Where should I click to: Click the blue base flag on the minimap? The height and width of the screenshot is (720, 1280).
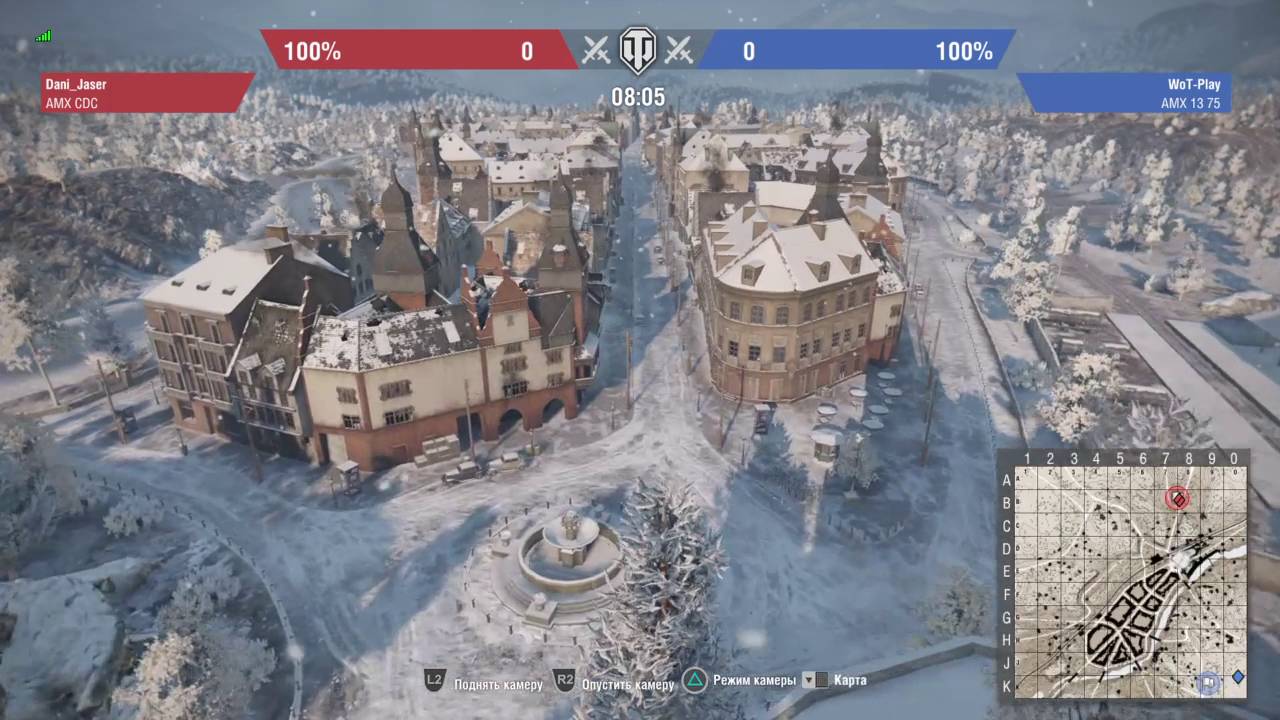pyautogui.click(x=1210, y=682)
